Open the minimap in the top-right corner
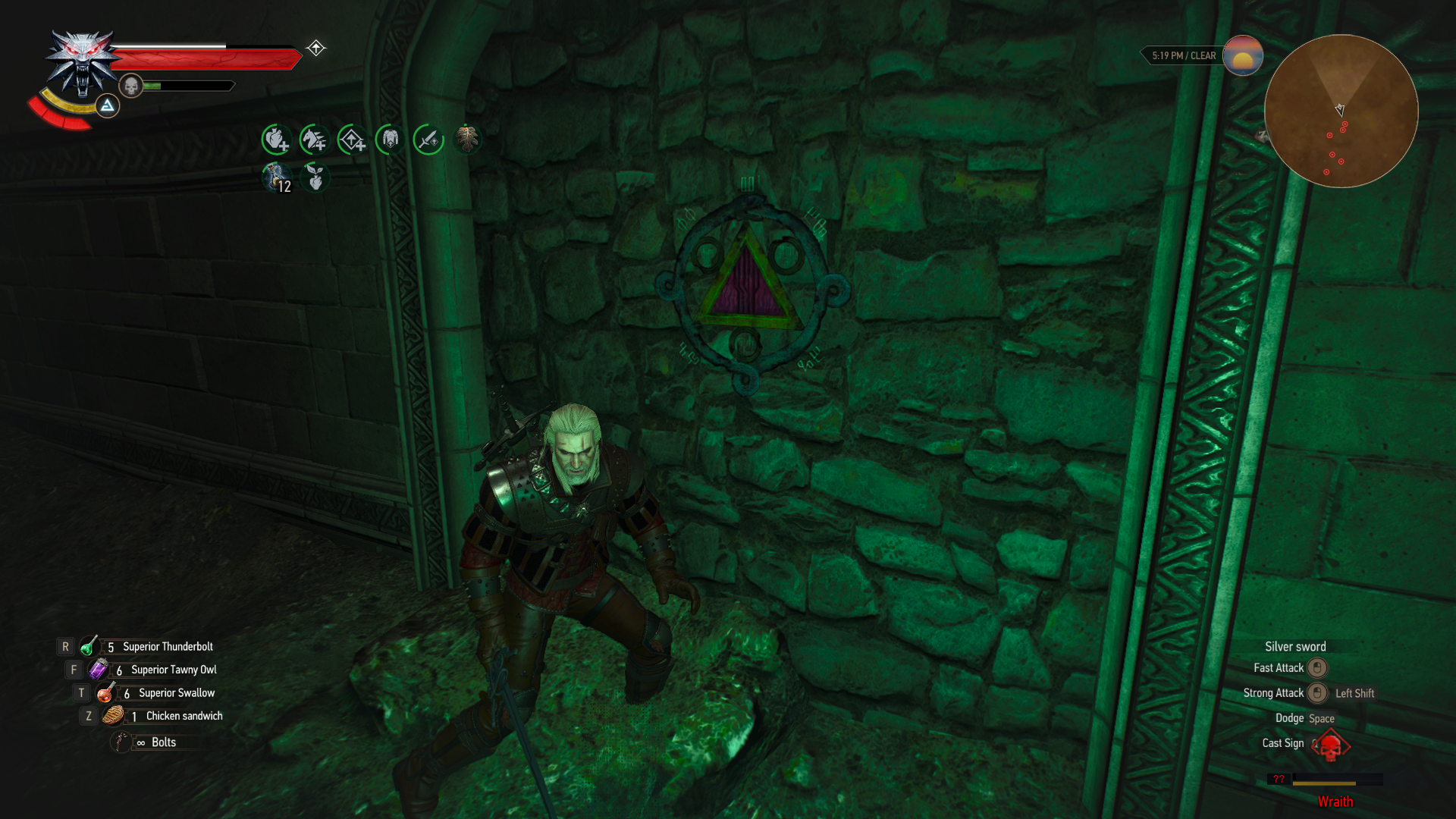This screenshot has width=1456, height=819. (1342, 110)
